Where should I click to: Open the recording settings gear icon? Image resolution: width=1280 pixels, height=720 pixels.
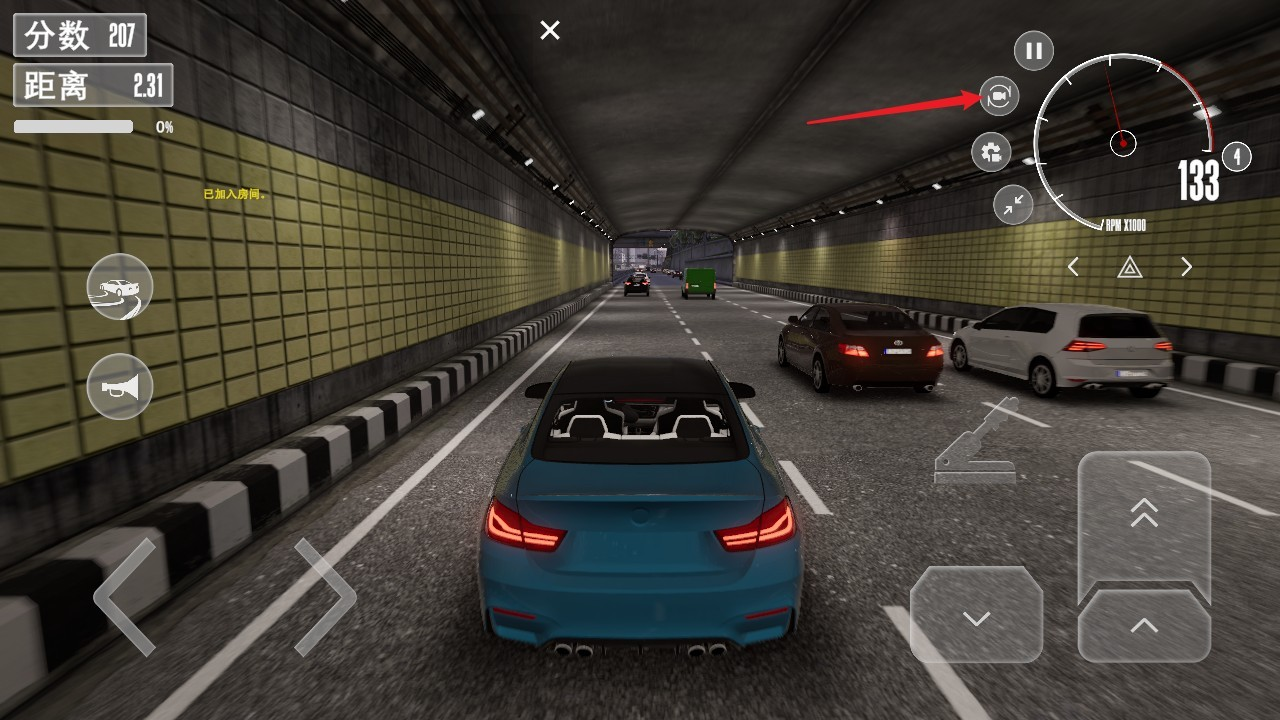pos(990,152)
